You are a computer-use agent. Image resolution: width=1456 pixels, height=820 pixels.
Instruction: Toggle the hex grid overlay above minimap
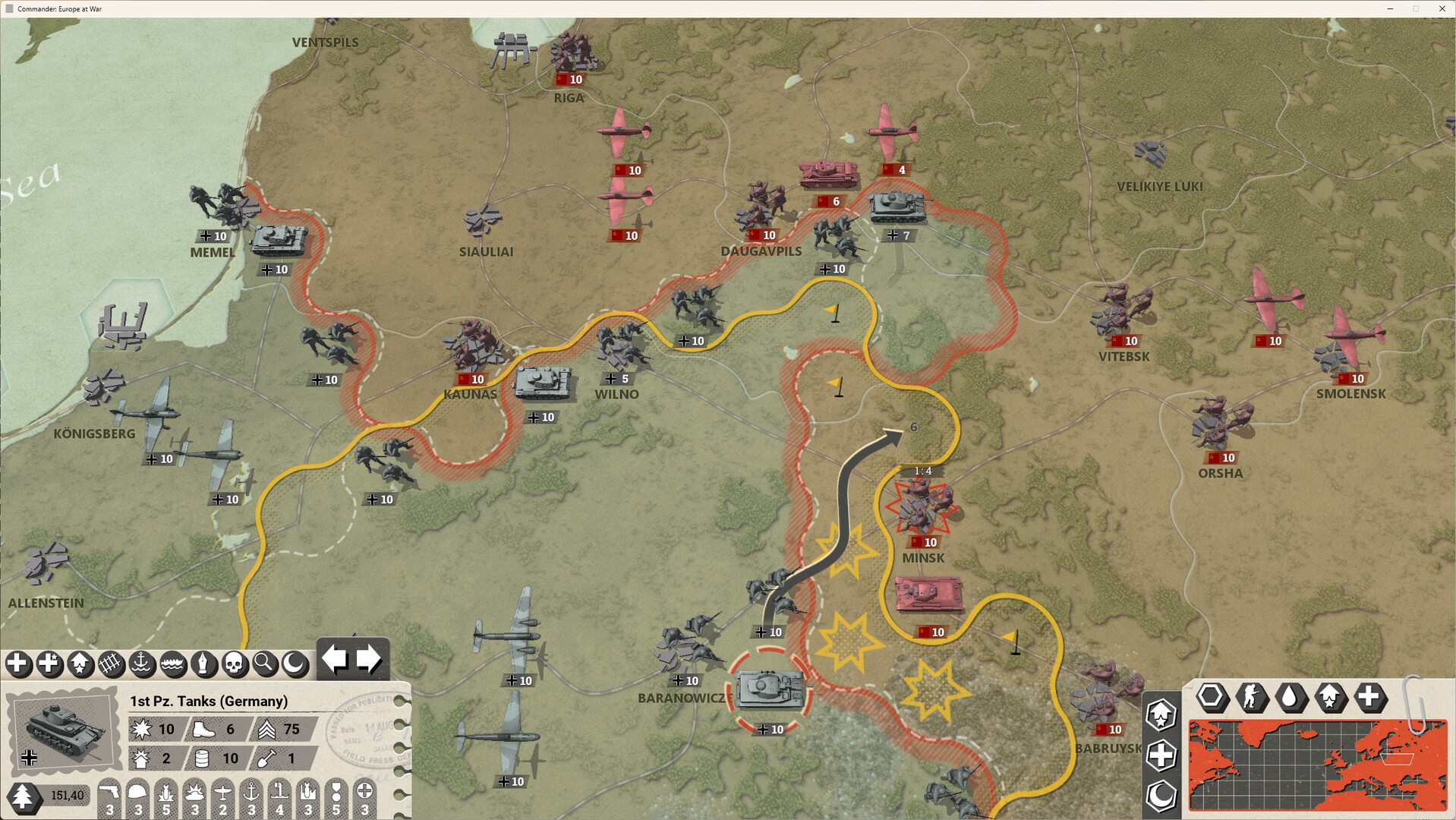click(x=1212, y=698)
